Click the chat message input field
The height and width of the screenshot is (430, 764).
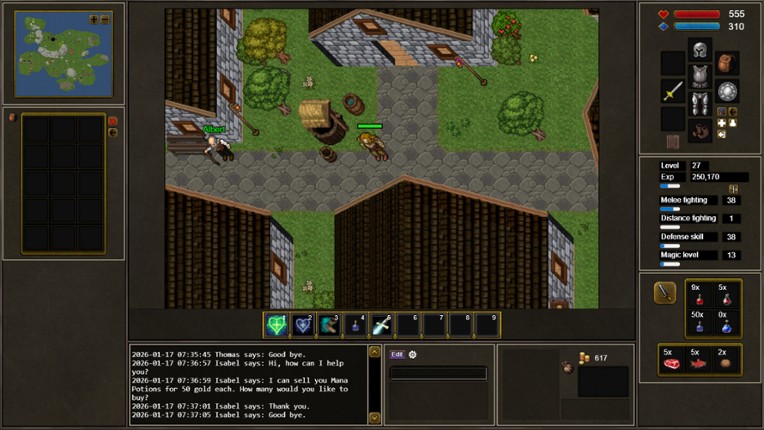coord(438,373)
